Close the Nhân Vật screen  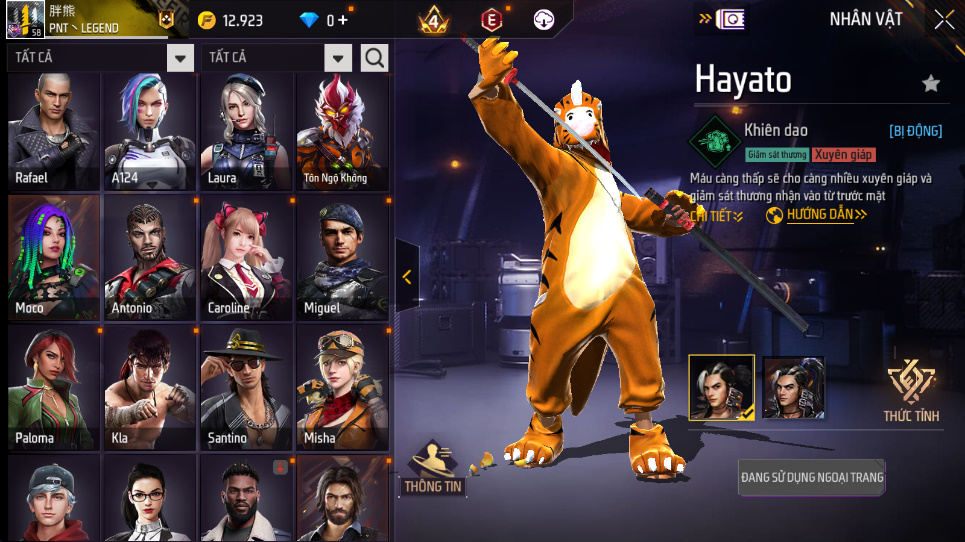pyautogui.click(x=944, y=19)
